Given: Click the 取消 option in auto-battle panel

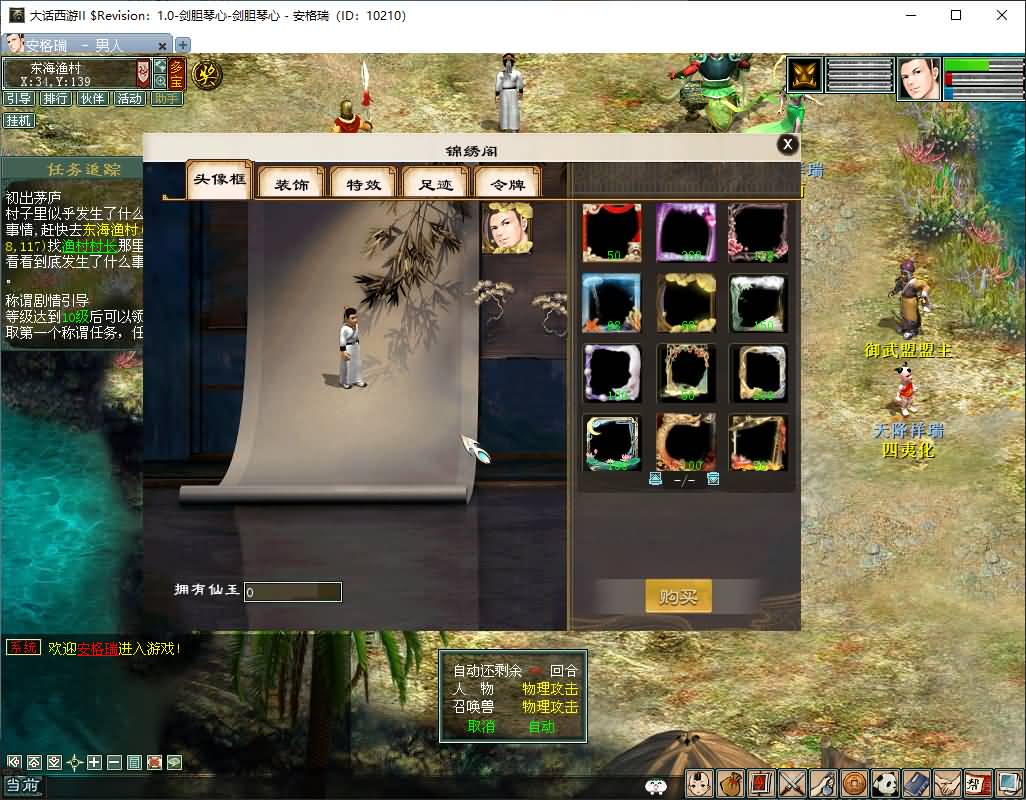Looking at the screenshot, I should (481, 727).
